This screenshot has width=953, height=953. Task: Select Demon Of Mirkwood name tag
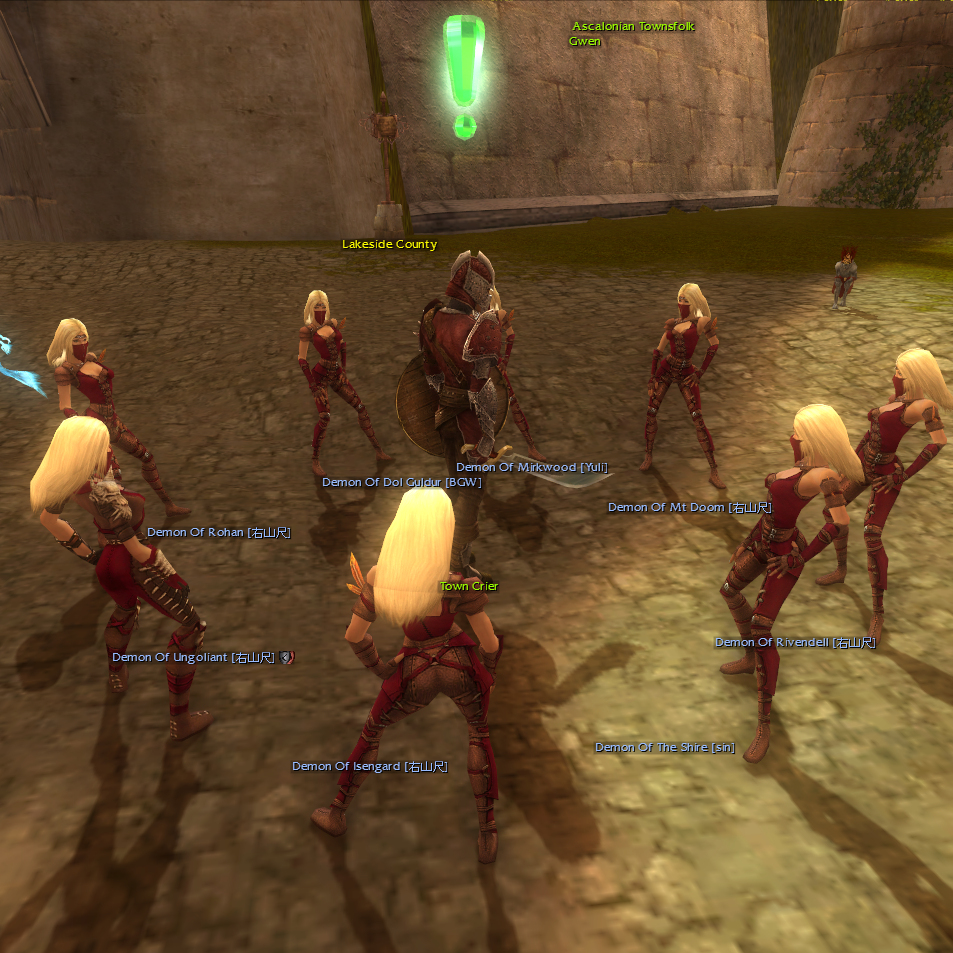coord(532,467)
